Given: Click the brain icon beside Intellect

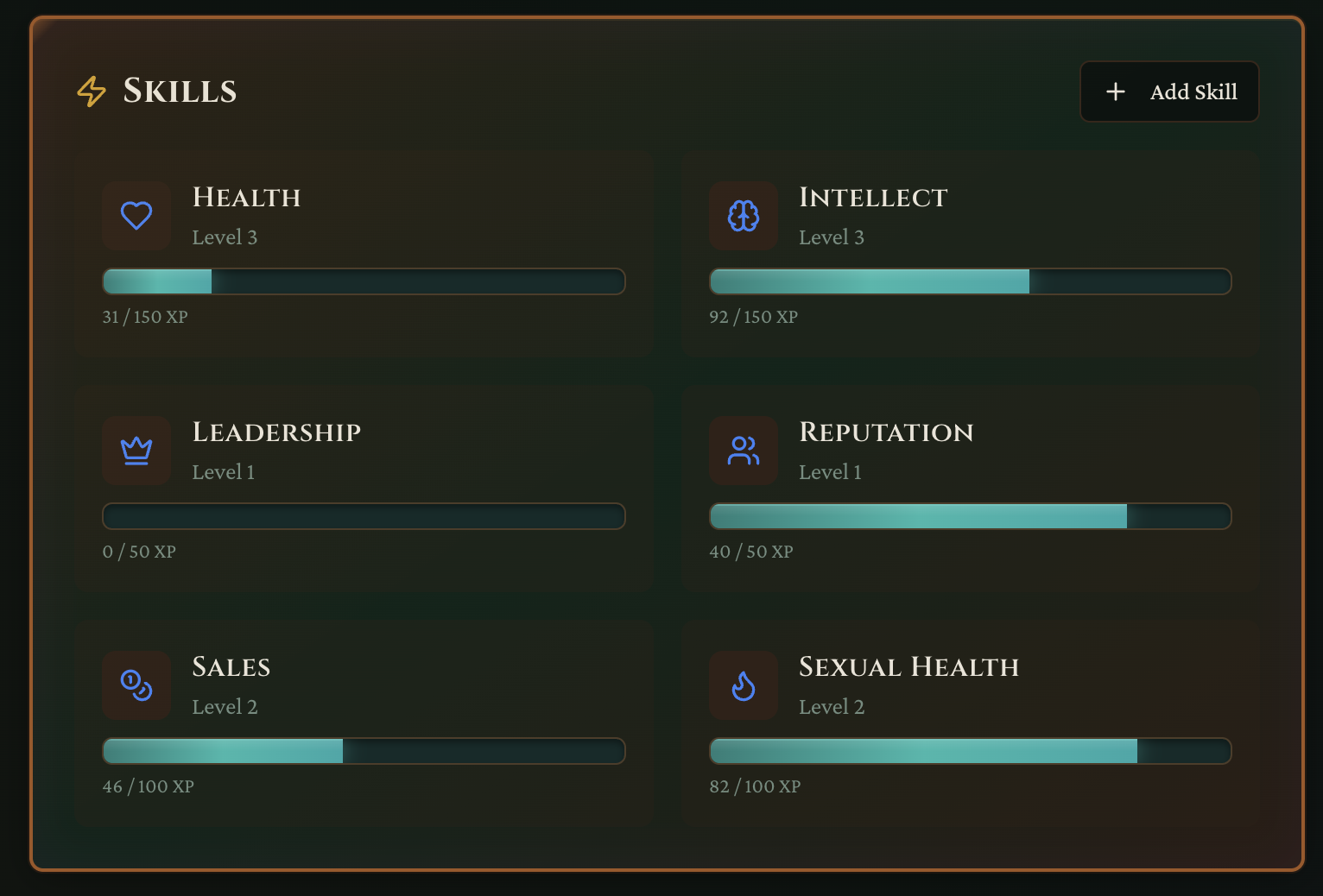Looking at the screenshot, I should [x=743, y=216].
